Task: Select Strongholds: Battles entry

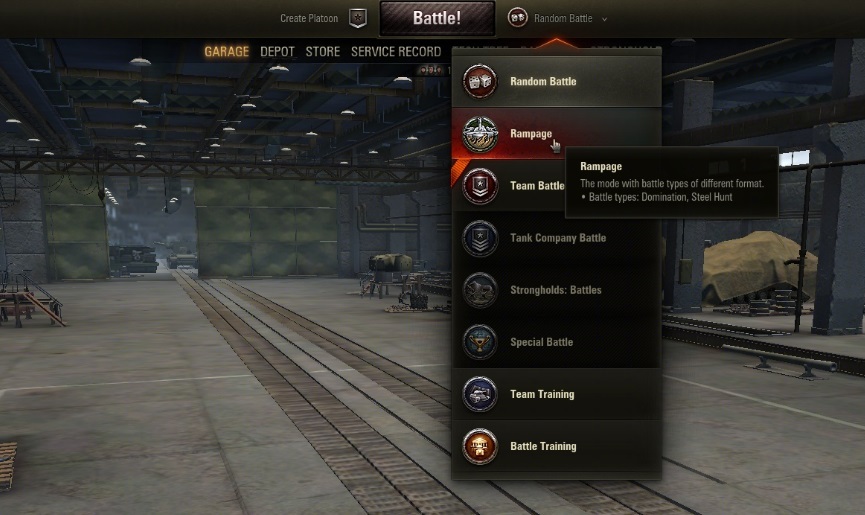Action: 555,290
